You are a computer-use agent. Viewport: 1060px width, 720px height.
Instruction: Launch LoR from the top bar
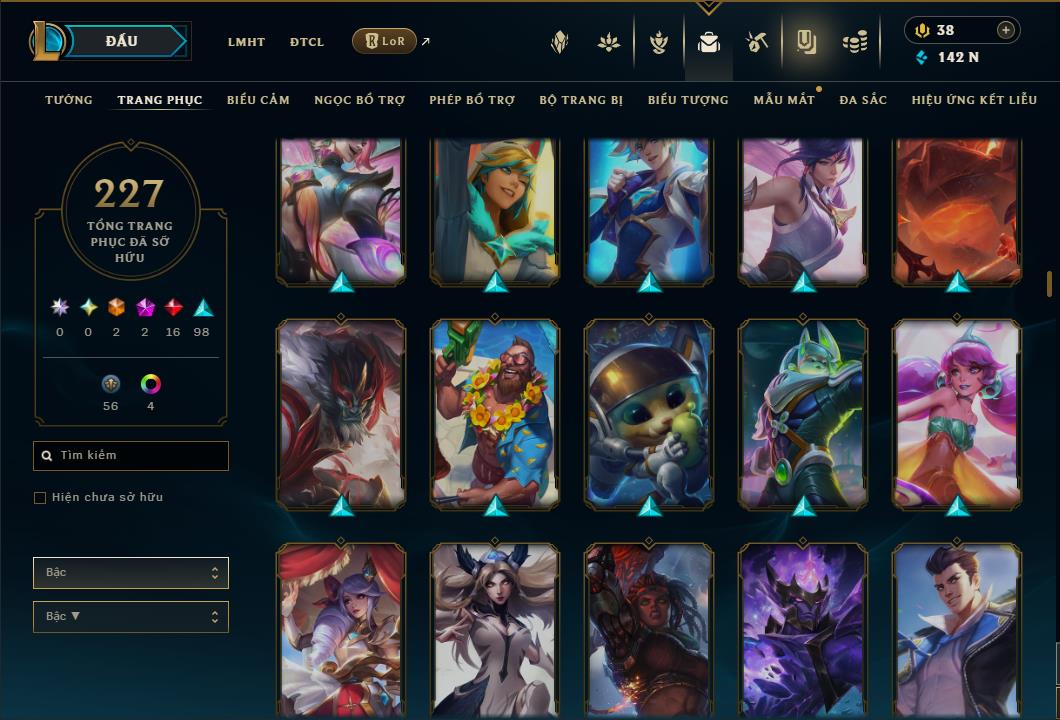coord(385,41)
